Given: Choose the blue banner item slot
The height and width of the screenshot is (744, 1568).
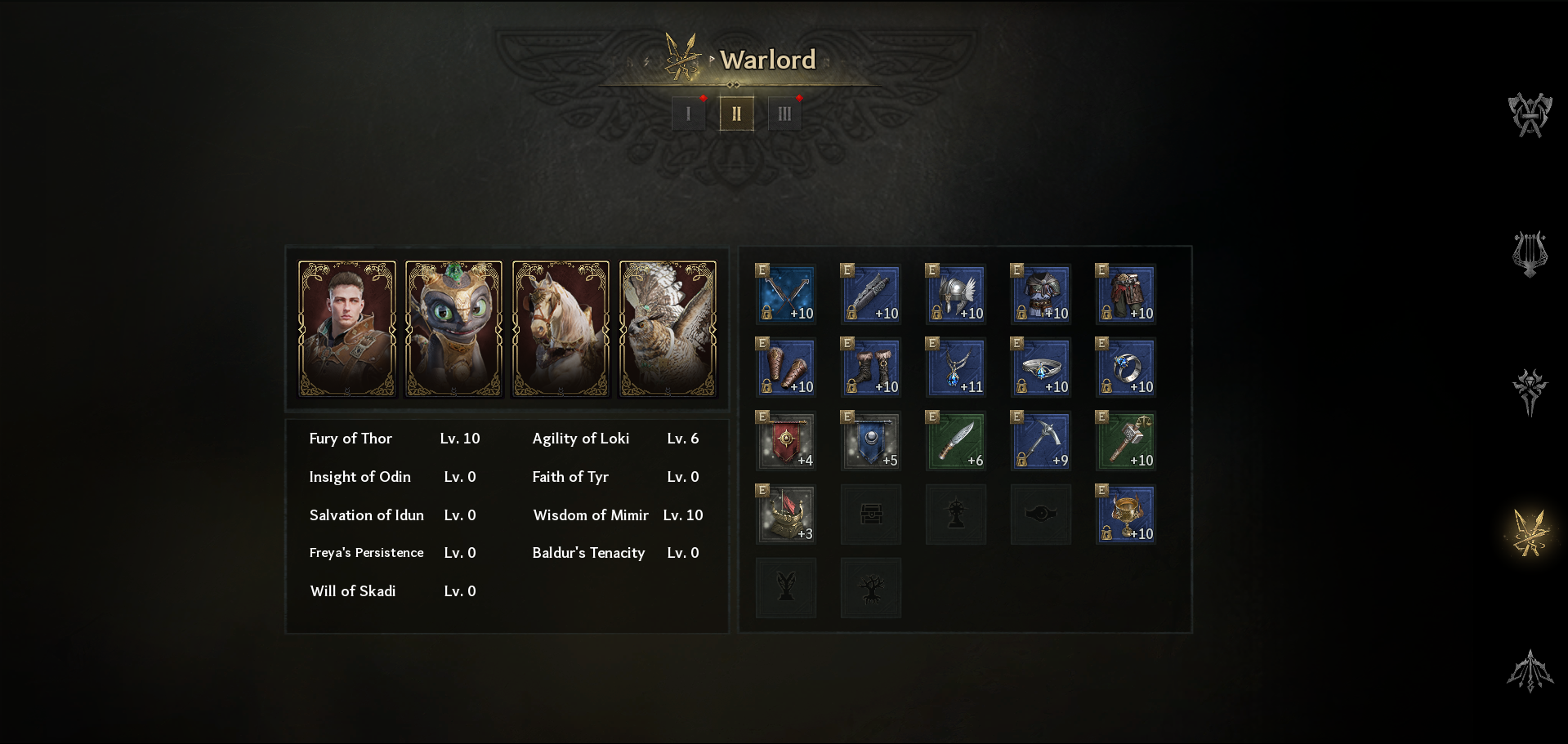Looking at the screenshot, I should [871, 441].
